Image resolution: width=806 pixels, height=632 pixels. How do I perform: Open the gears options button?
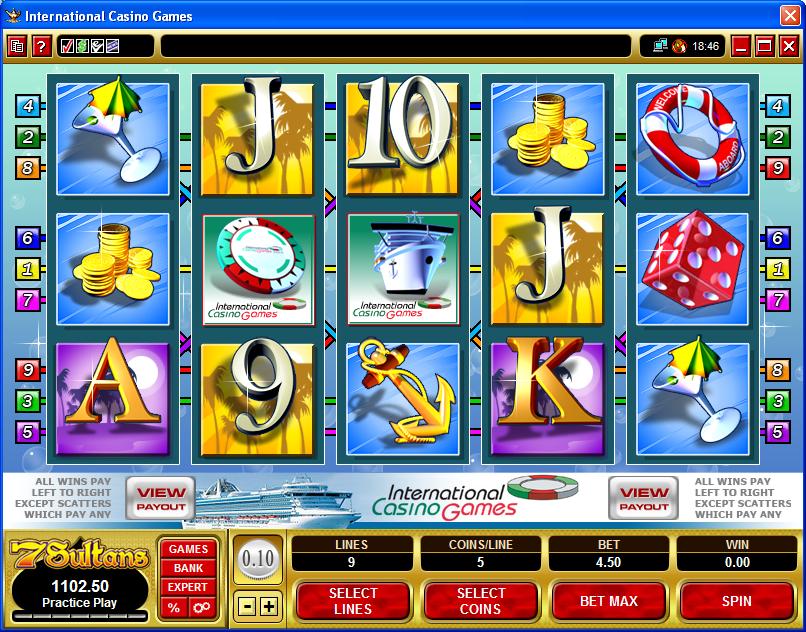[200, 607]
